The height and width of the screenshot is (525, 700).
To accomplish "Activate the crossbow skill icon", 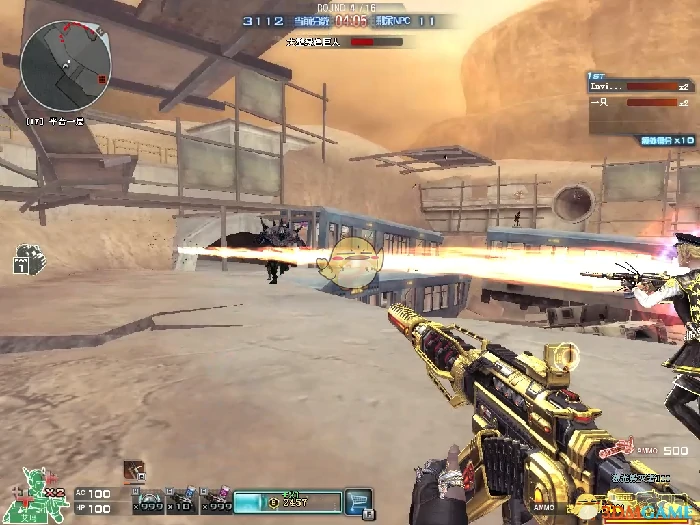I will (x=134, y=470).
